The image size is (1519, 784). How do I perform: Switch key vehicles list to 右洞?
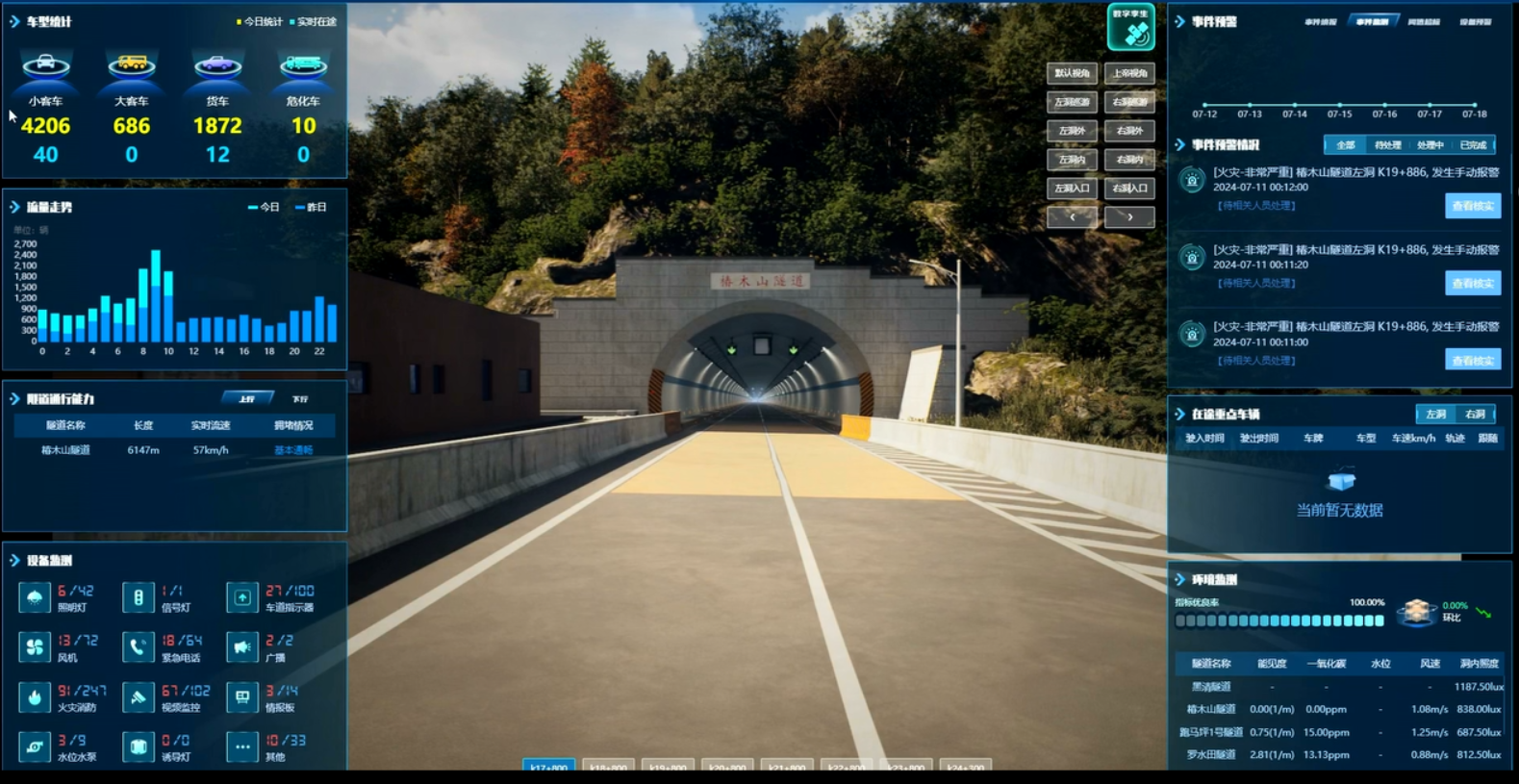[1475, 415]
